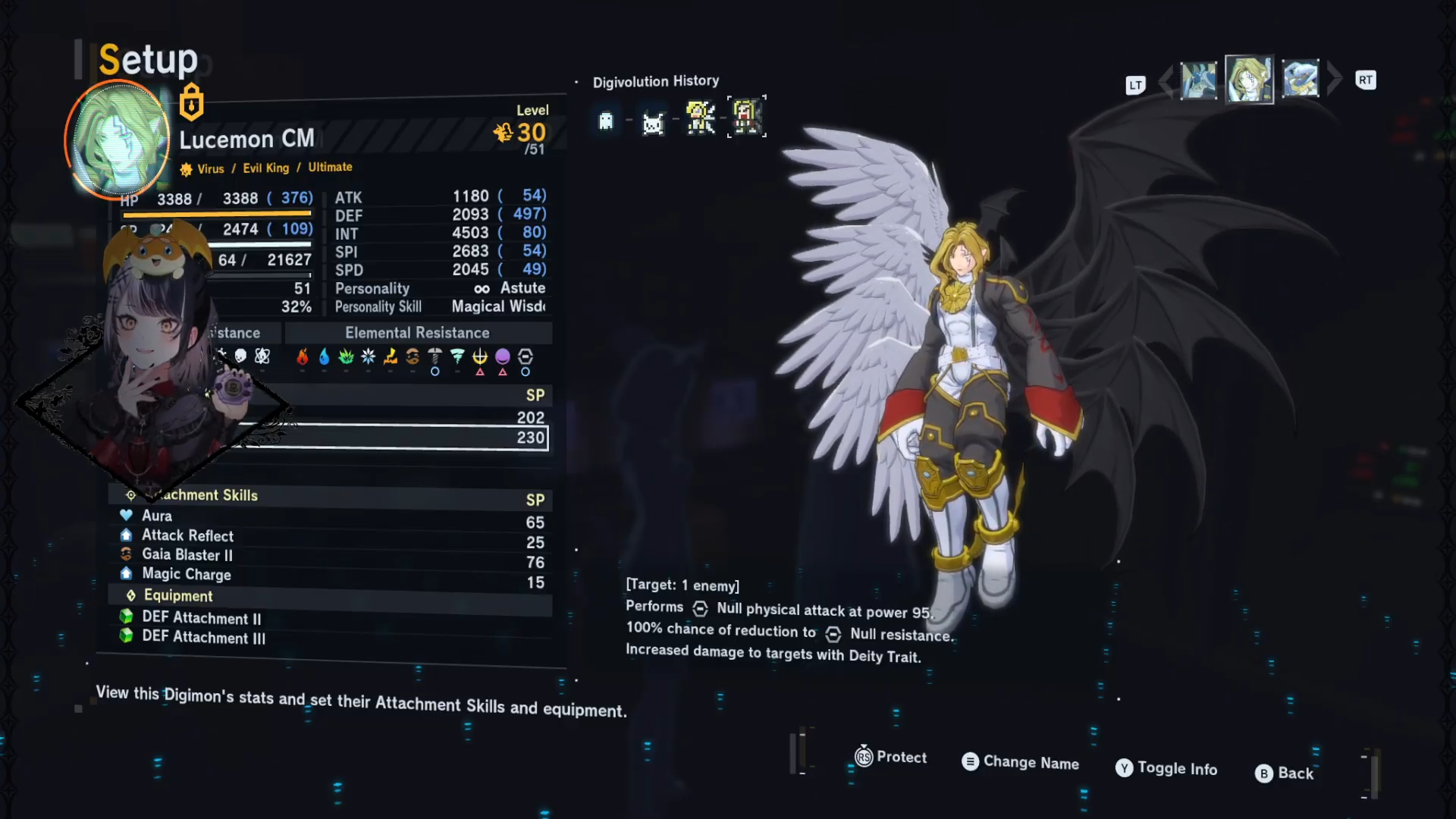Screen dimensions: 1456x819
Task: Select the Lucemon CM portrait in the party switcher
Action: (x=1249, y=79)
